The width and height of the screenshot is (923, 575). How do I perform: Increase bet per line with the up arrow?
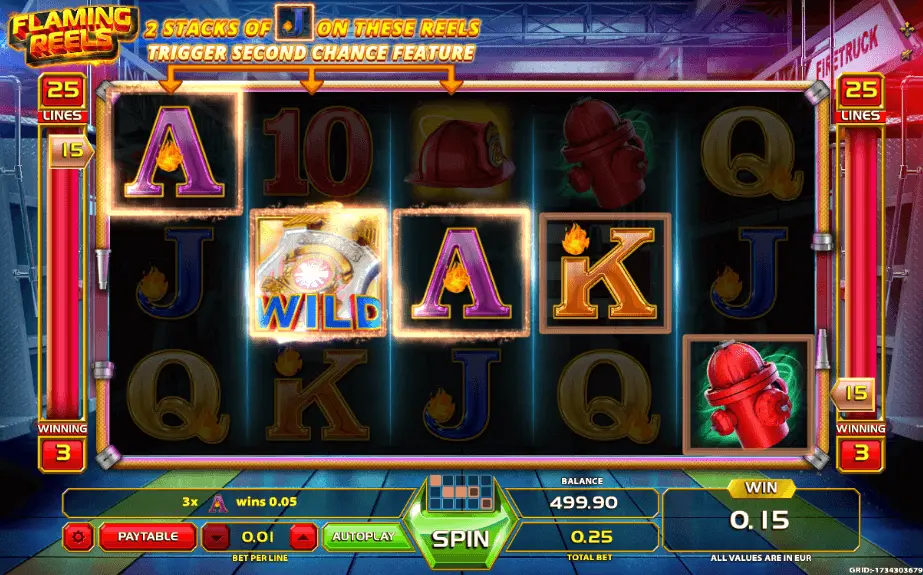(304, 537)
